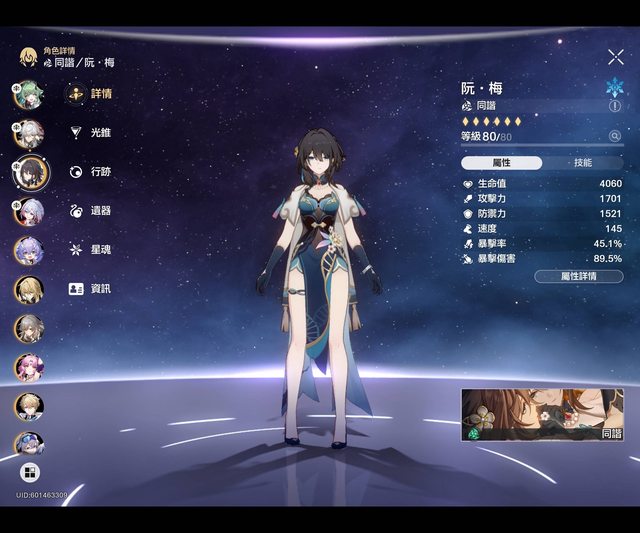Click the magnifier icon beside the level
Image resolution: width=640 pixels, height=533 pixels.
click(614, 136)
